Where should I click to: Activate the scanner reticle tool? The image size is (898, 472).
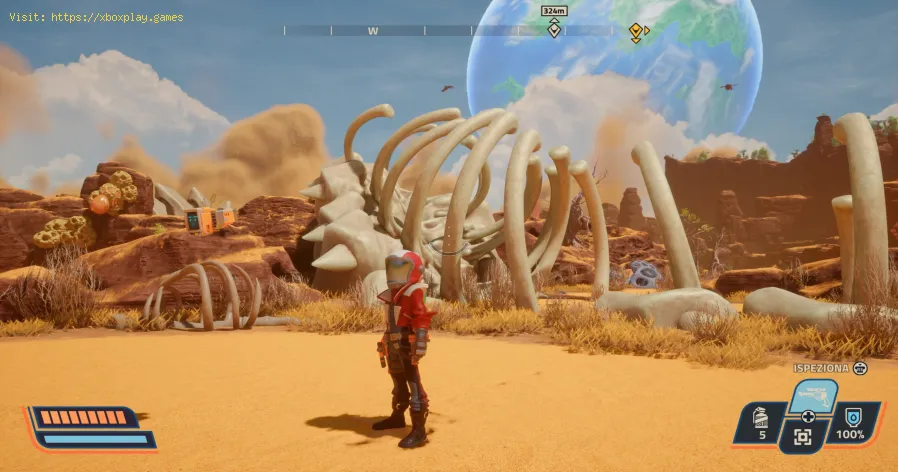(803, 436)
